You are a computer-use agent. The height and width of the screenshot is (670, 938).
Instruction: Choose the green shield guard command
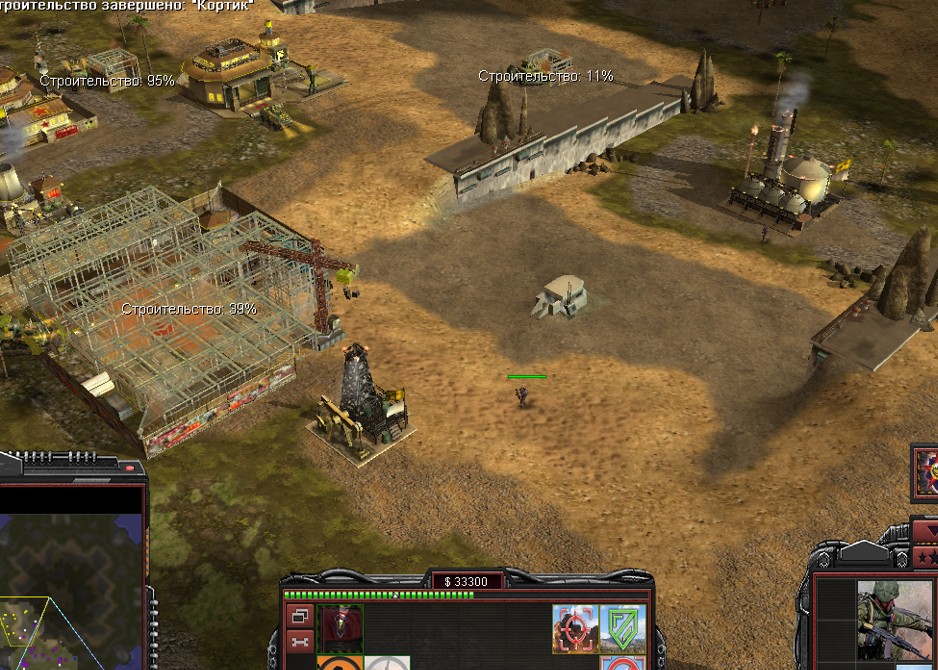coord(623,628)
